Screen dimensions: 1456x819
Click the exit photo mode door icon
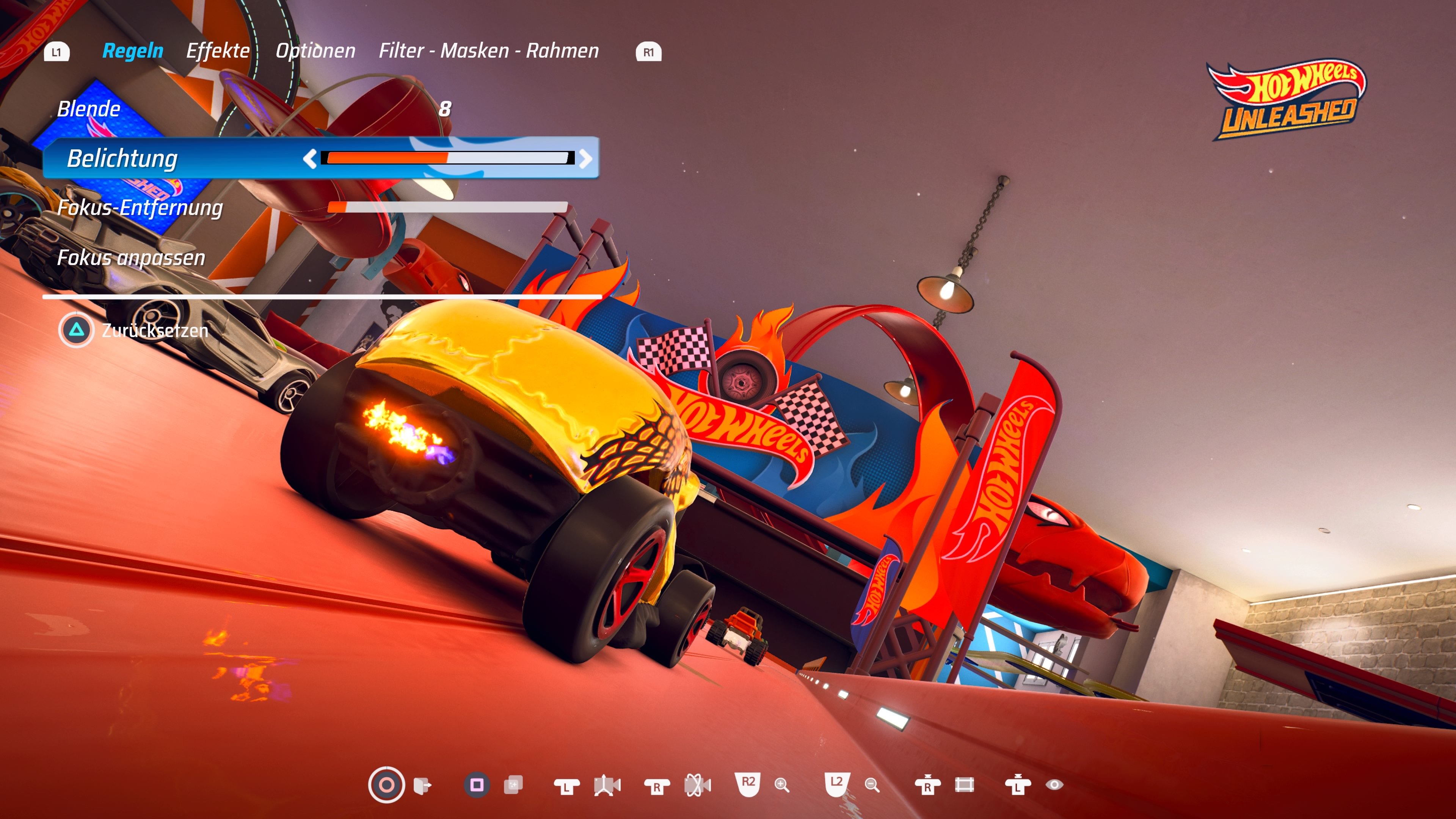tap(422, 786)
